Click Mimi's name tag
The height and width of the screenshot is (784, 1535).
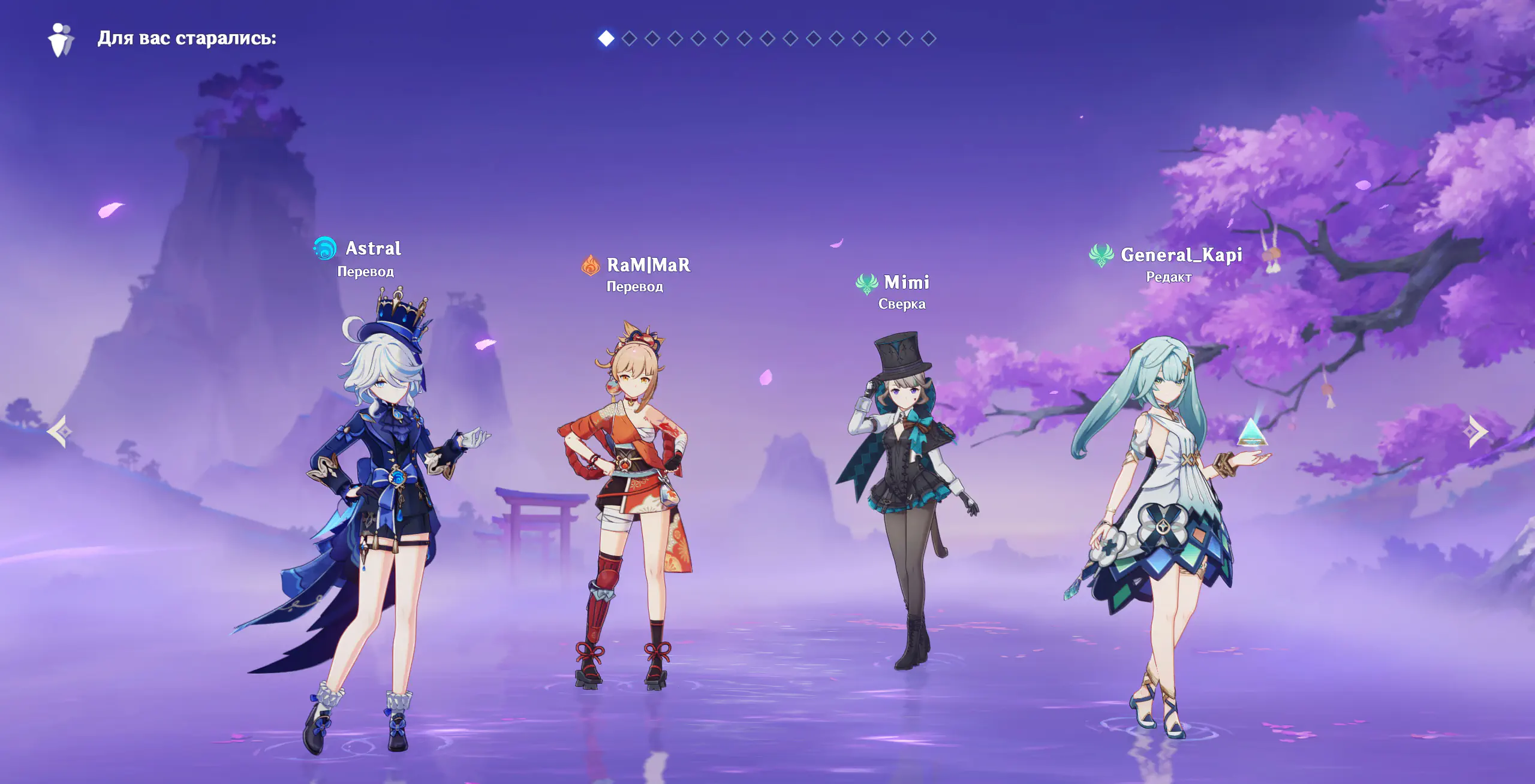[906, 282]
